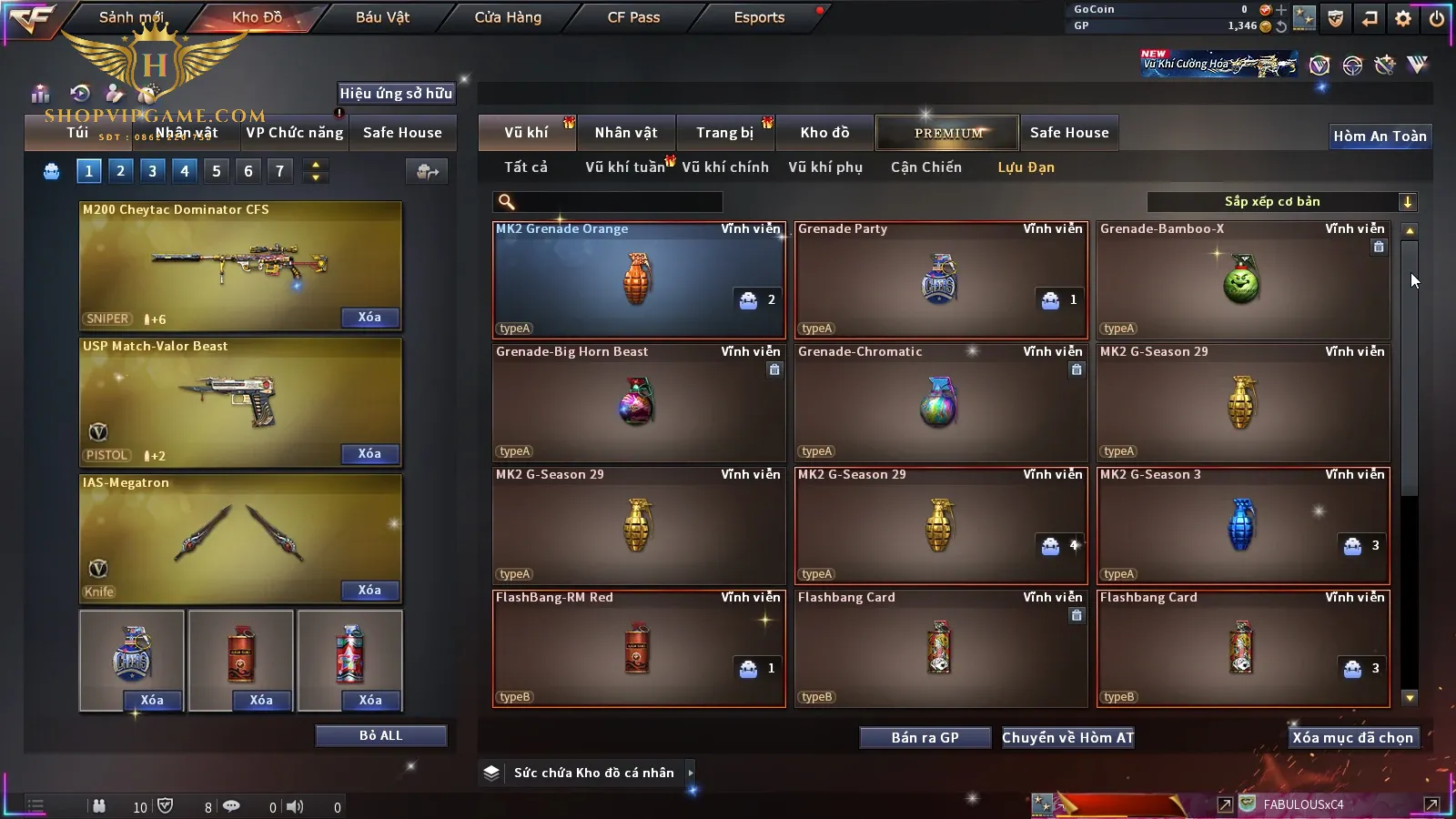Click the Bỏ ALL button

[x=380, y=735]
